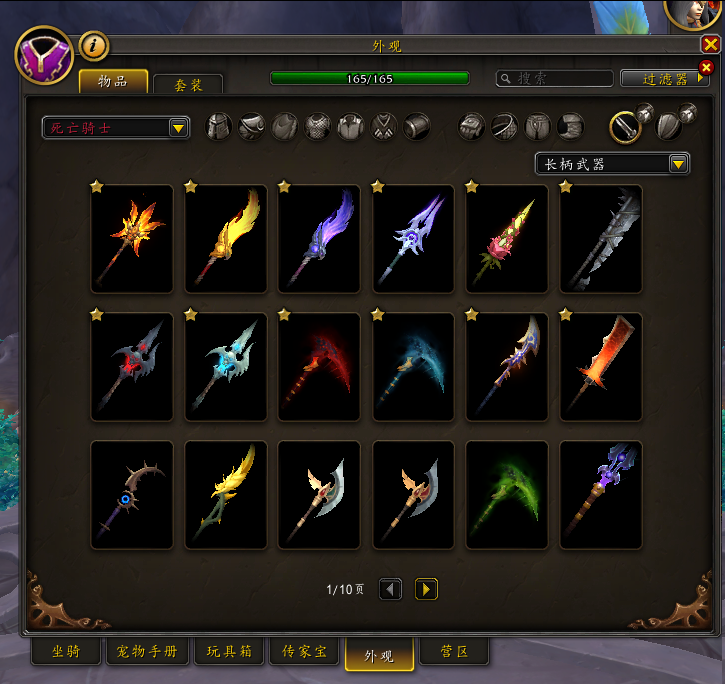Select the flaming orange polearm appearance

tap(132, 239)
